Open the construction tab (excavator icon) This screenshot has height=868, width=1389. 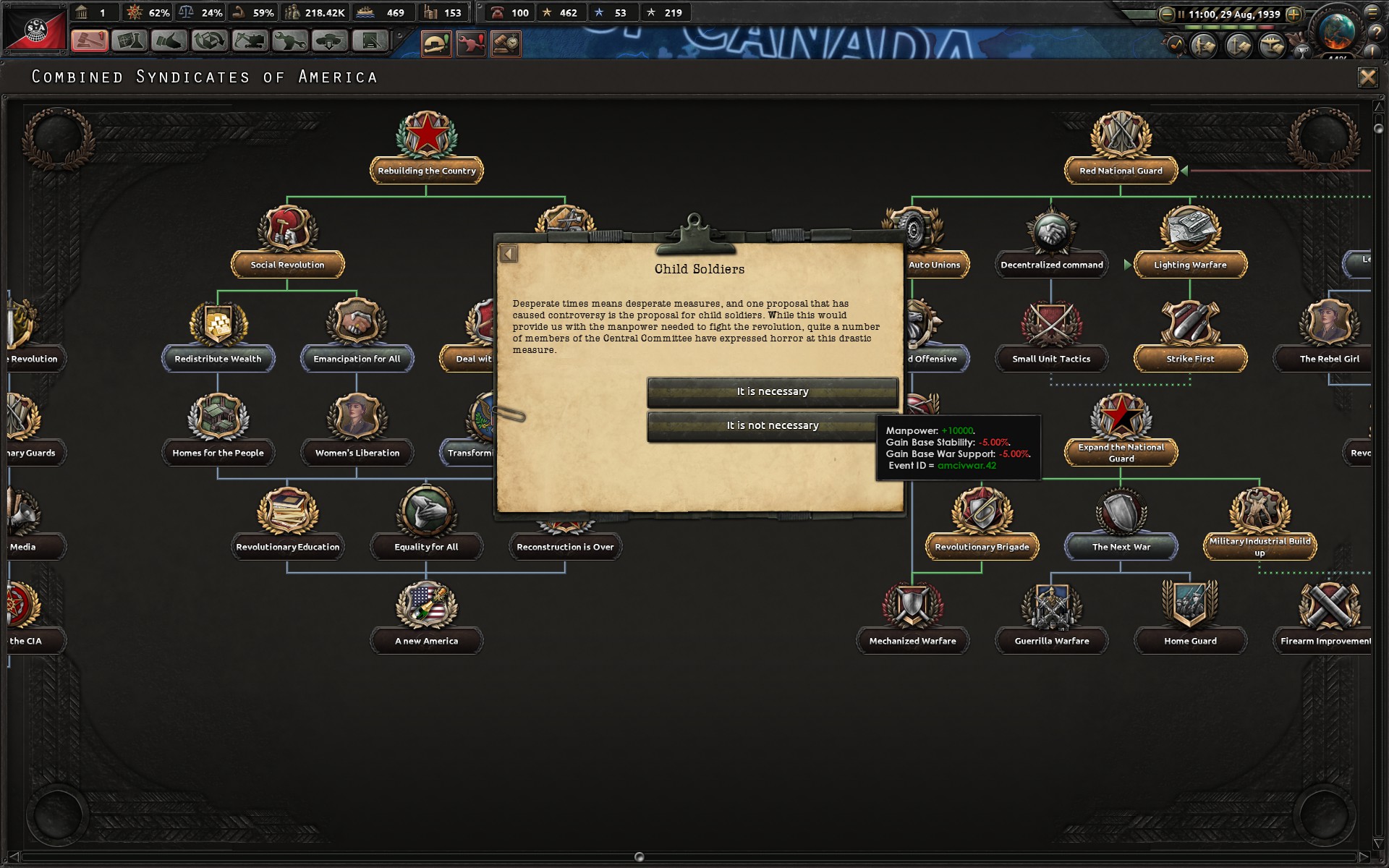pos(250,42)
